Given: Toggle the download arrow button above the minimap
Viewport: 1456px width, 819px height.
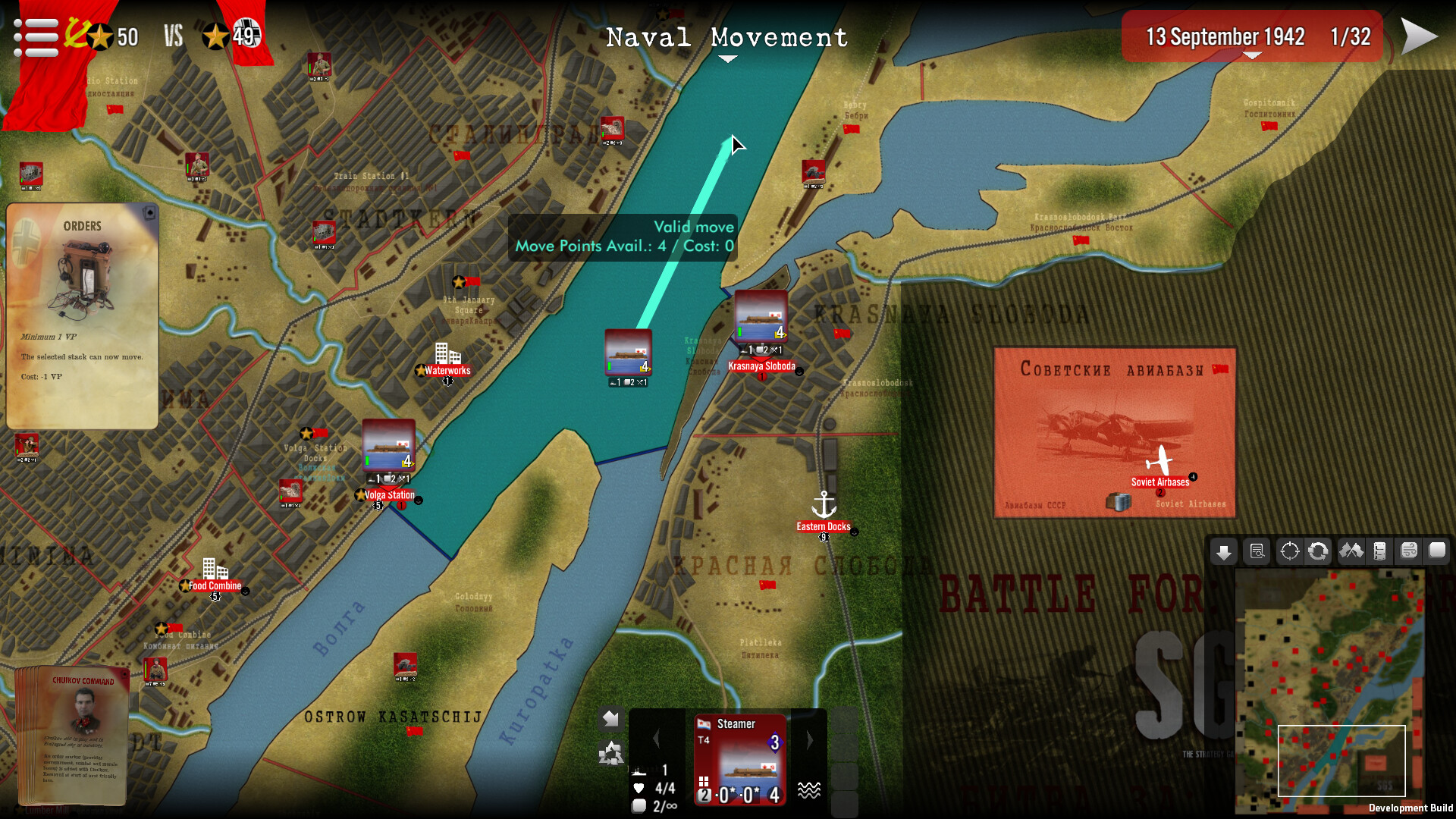Looking at the screenshot, I should (1223, 551).
